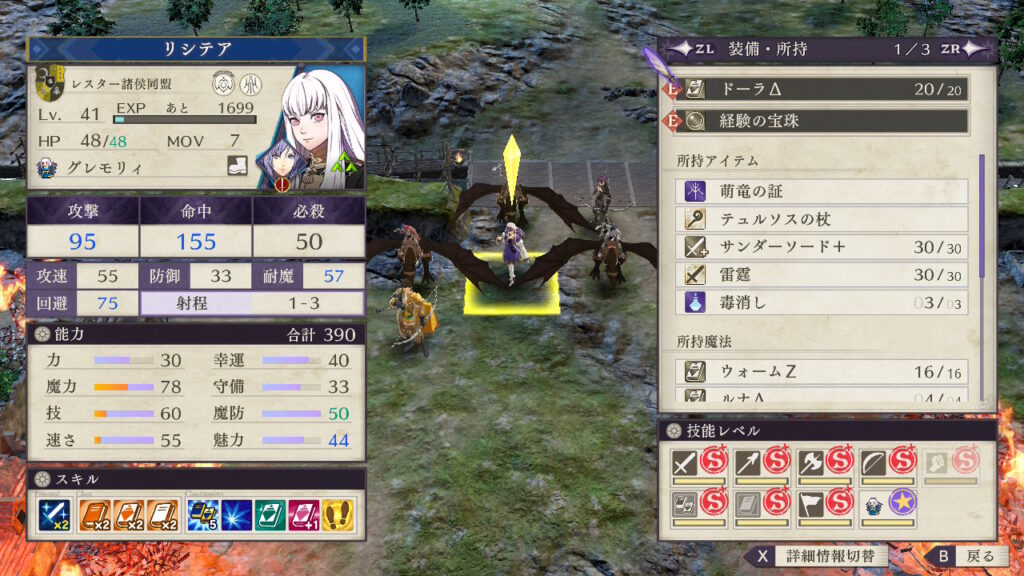This screenshot has width=1024, height=576.
Task: Click the blue starburst skill icon
Action: pos(237,515)
